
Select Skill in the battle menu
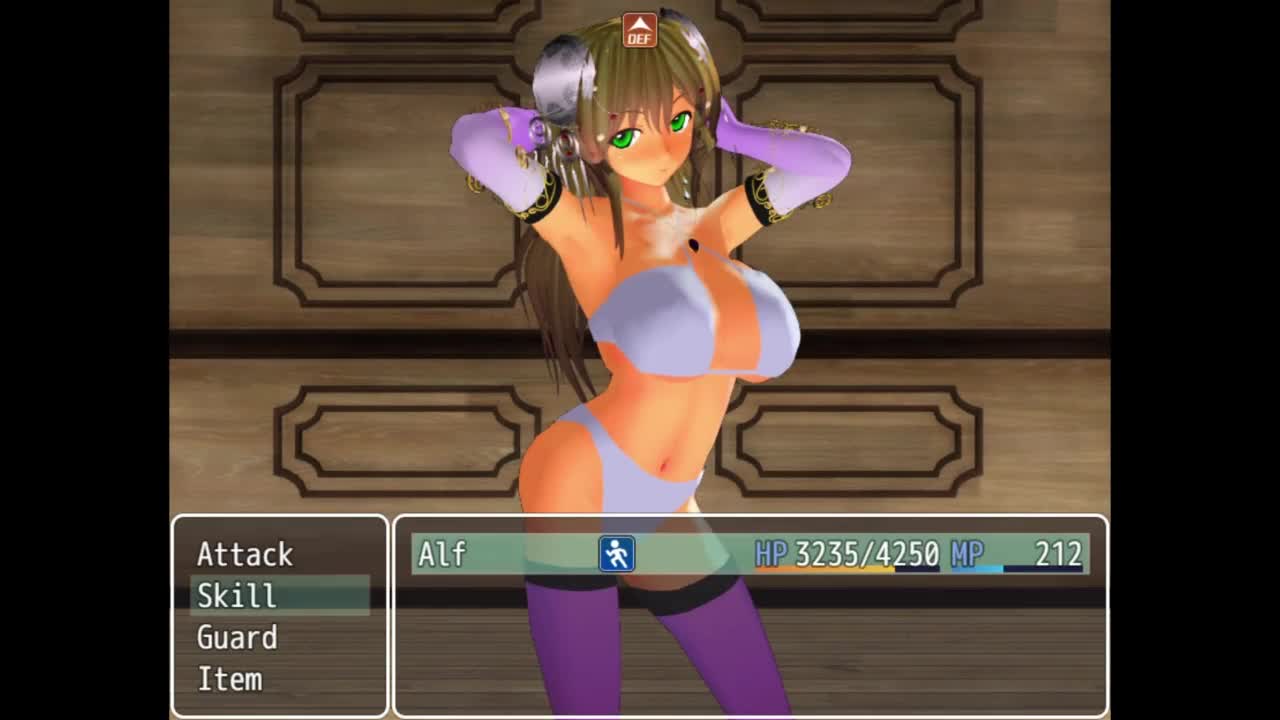(x=237, y=596)
